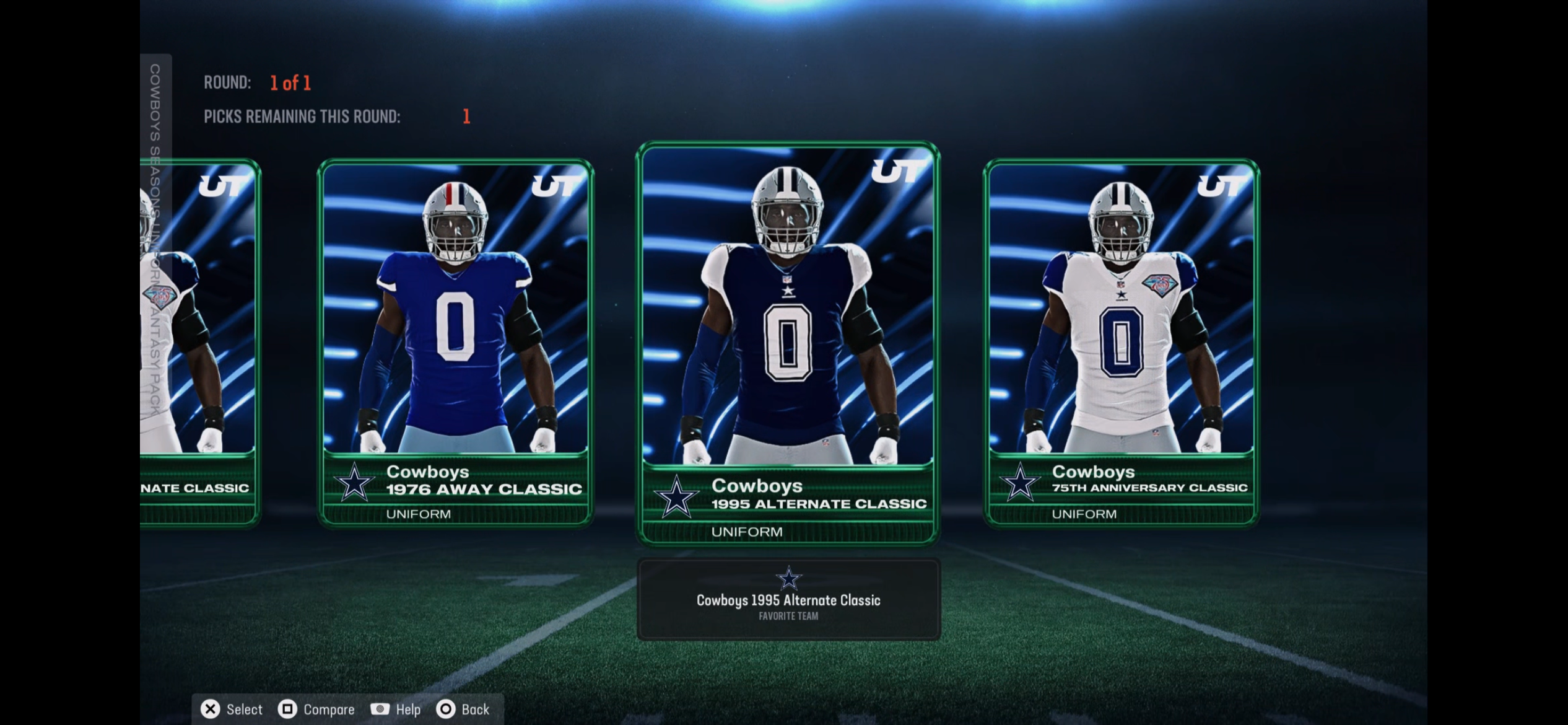Choose the Cowboys 1995 Alternate Classic uniform card
This screenshot has width=1568, height=725.
788,344
